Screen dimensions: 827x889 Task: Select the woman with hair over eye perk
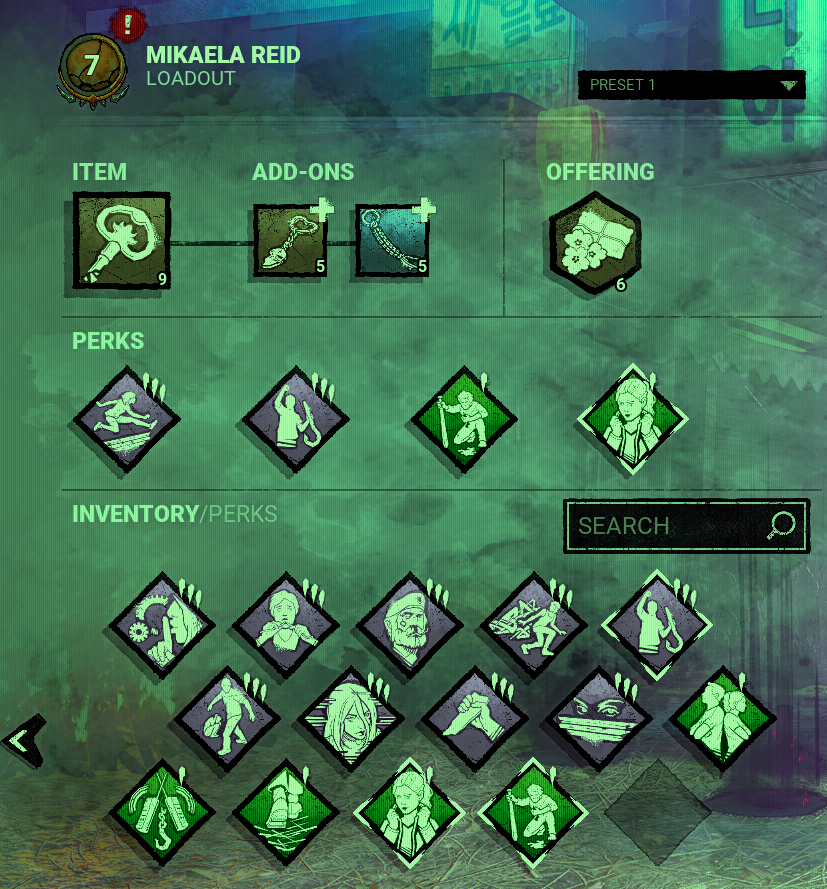[349, 717]
